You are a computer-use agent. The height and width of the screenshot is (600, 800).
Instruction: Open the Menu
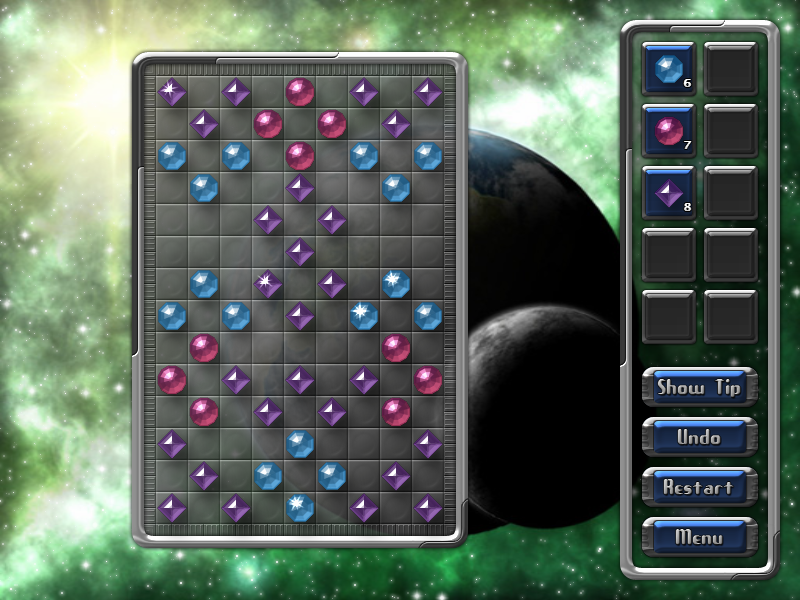699,537
